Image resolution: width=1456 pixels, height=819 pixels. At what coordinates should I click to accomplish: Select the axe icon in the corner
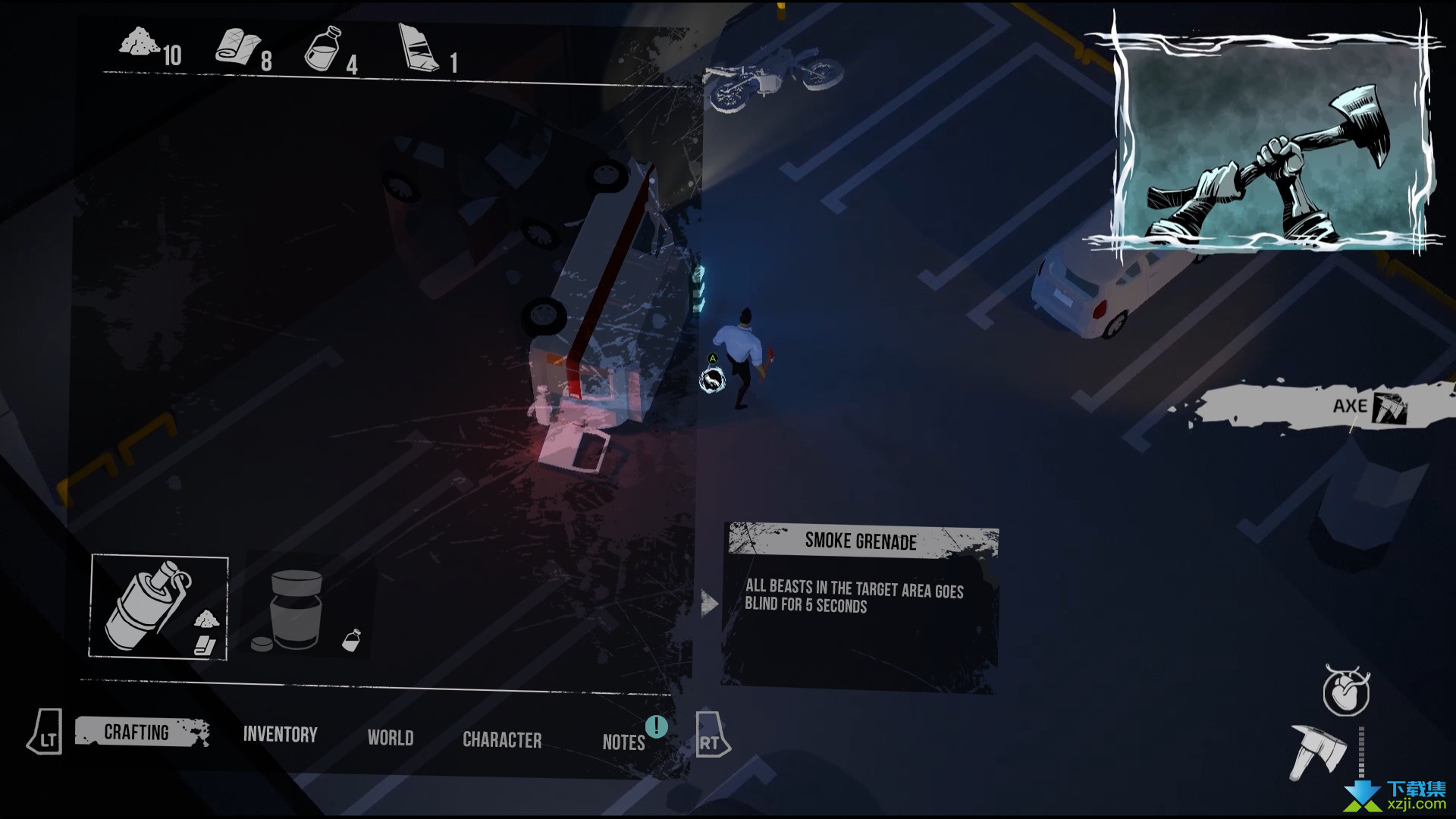pos(1318,752)
